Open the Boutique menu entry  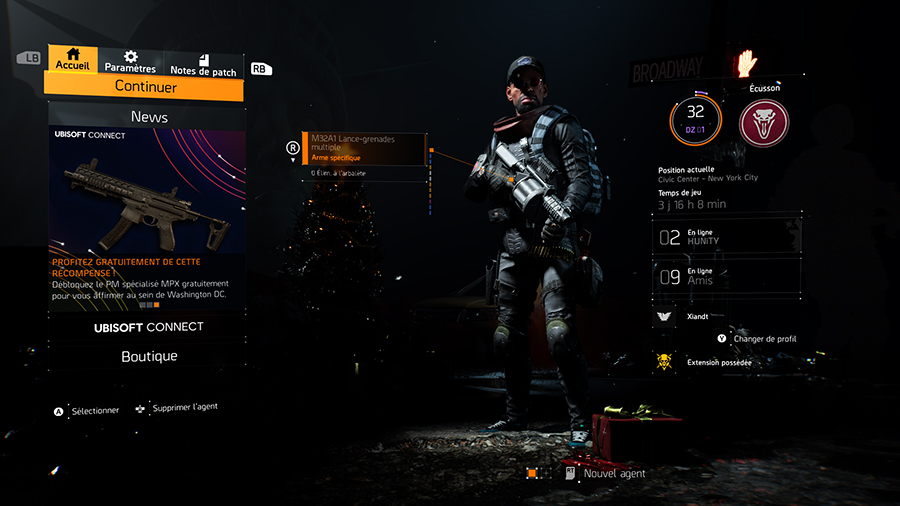tap(146, 356)
